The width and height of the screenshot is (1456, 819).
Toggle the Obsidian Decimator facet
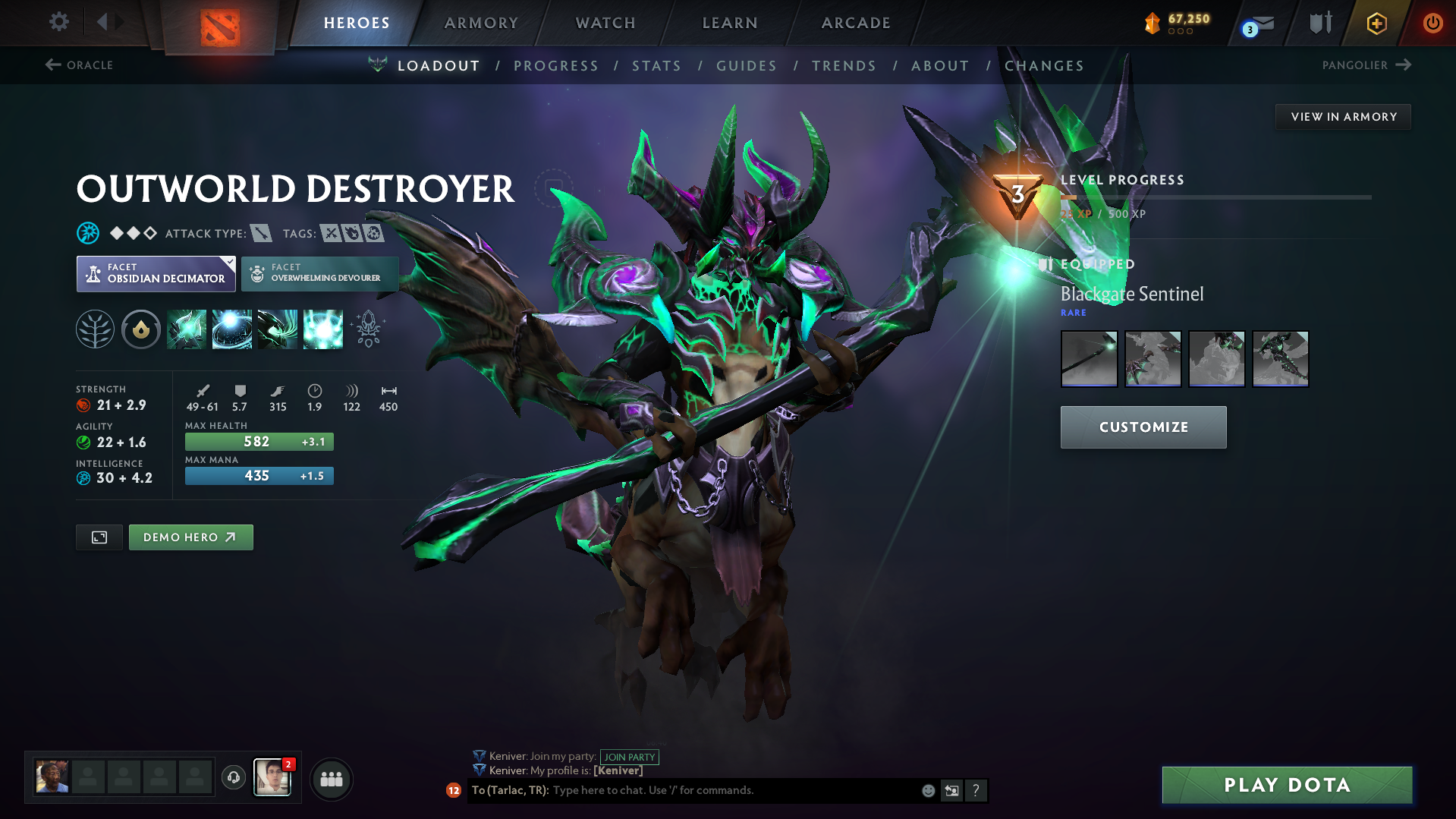coord(156,273)
